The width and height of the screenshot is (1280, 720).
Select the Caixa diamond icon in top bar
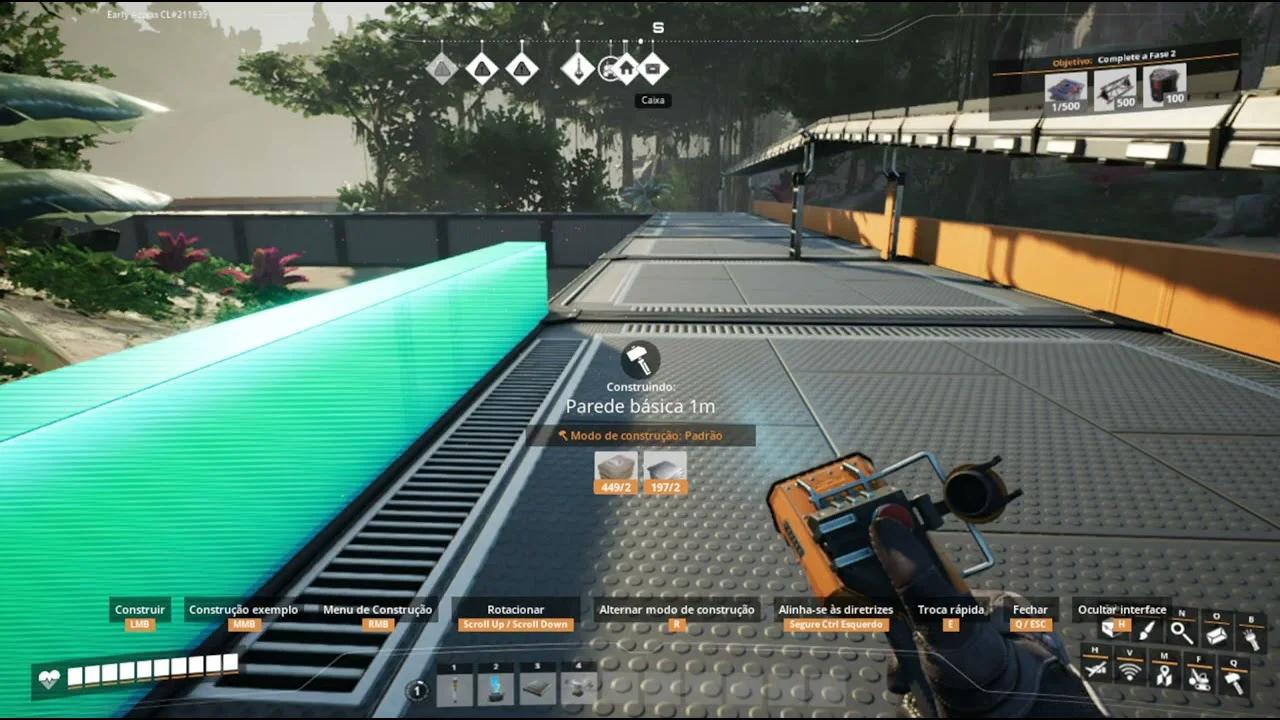[x=654, y=68]
